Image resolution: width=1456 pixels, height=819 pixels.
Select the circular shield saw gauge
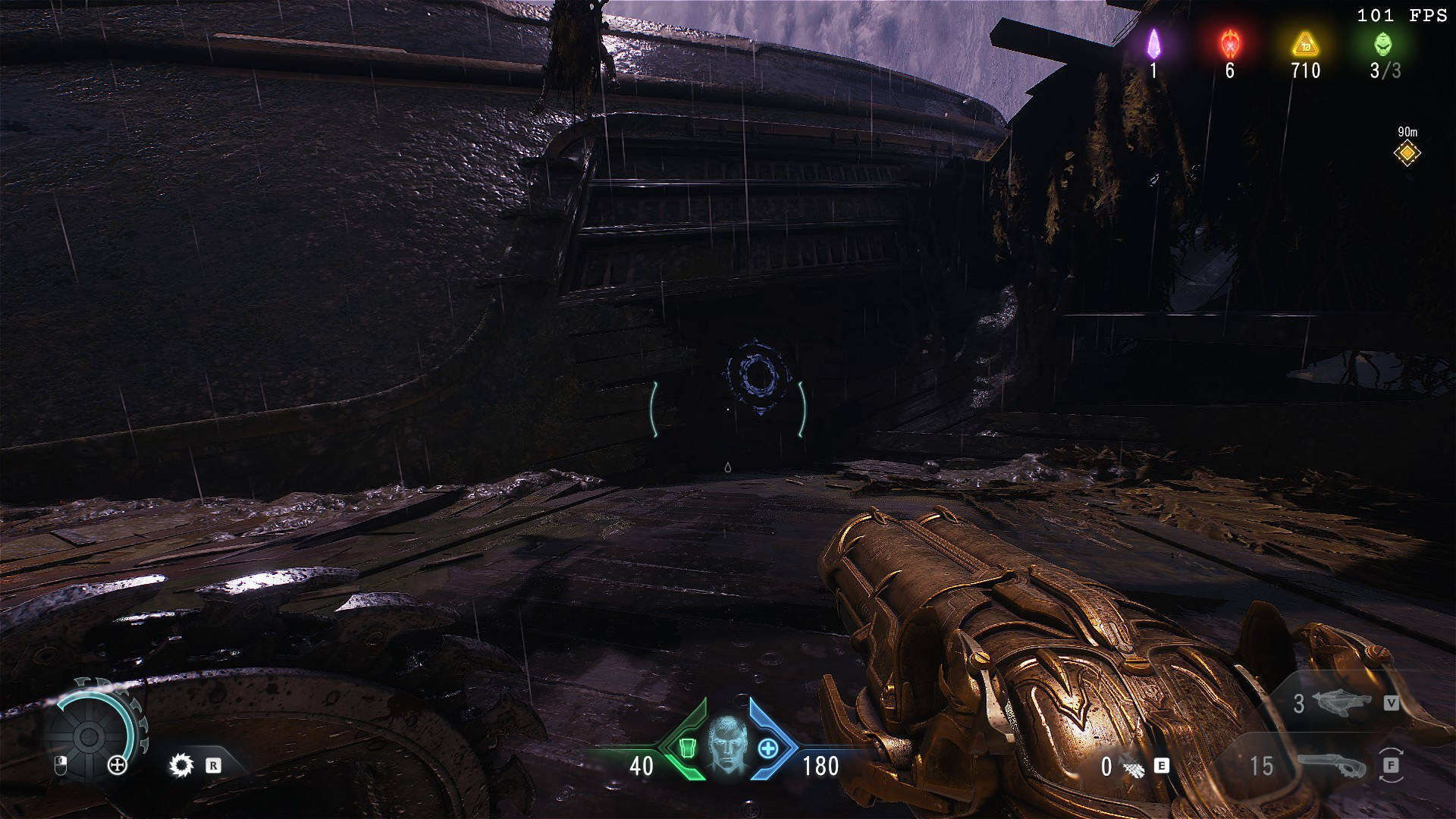coord(89,734)
